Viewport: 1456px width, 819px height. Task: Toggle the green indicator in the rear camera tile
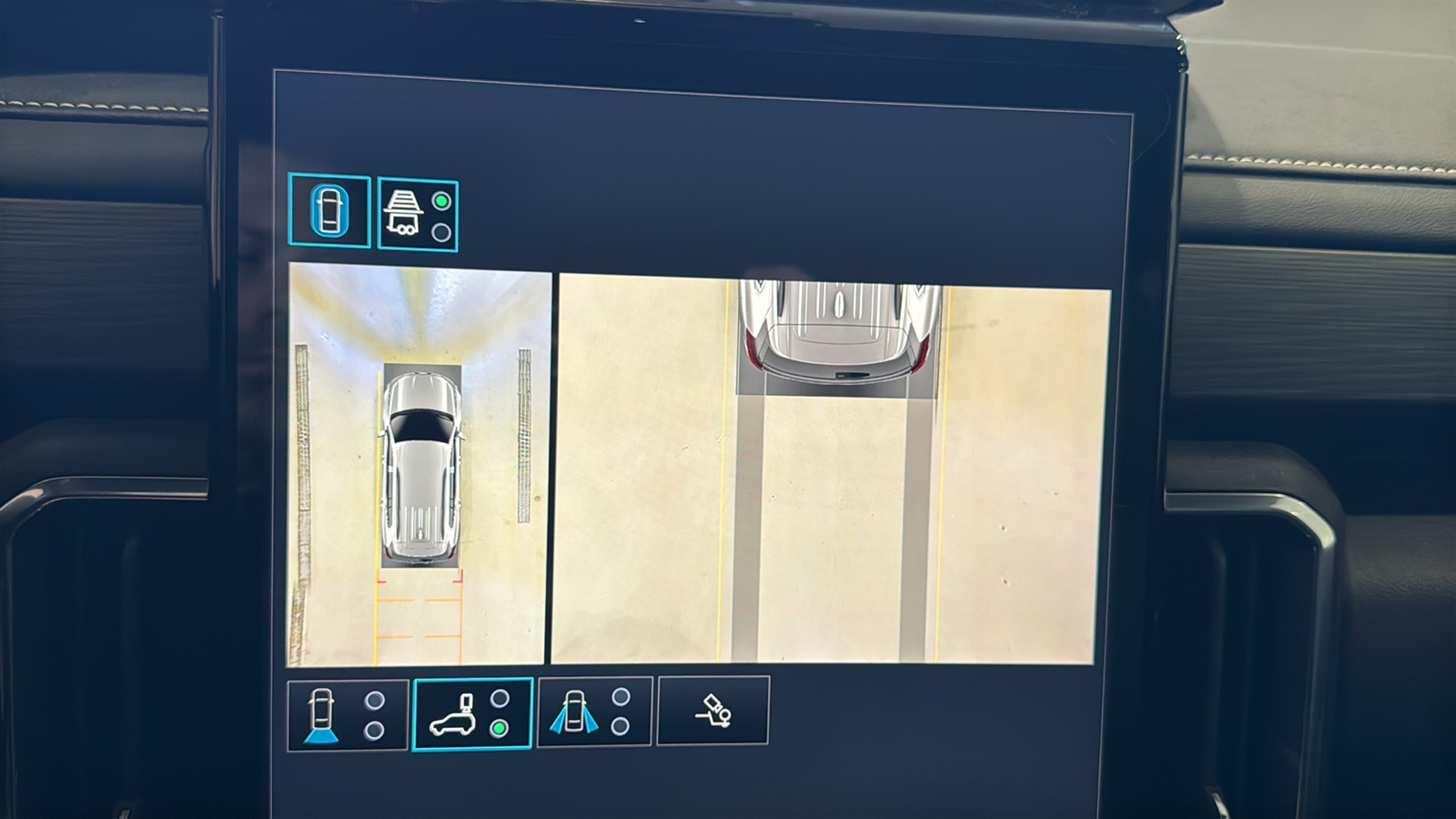pyautogui.click(x=499, y=728)
